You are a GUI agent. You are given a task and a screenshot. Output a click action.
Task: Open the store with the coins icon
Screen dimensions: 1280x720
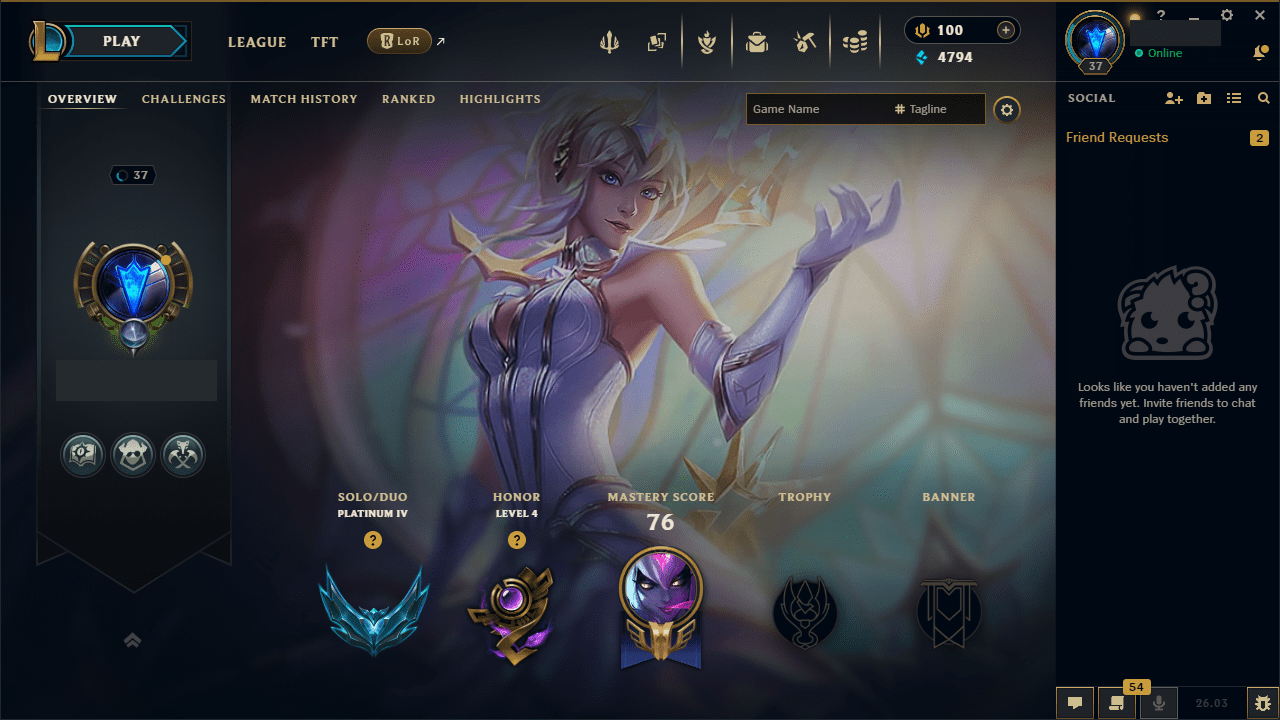coord(855,42)
